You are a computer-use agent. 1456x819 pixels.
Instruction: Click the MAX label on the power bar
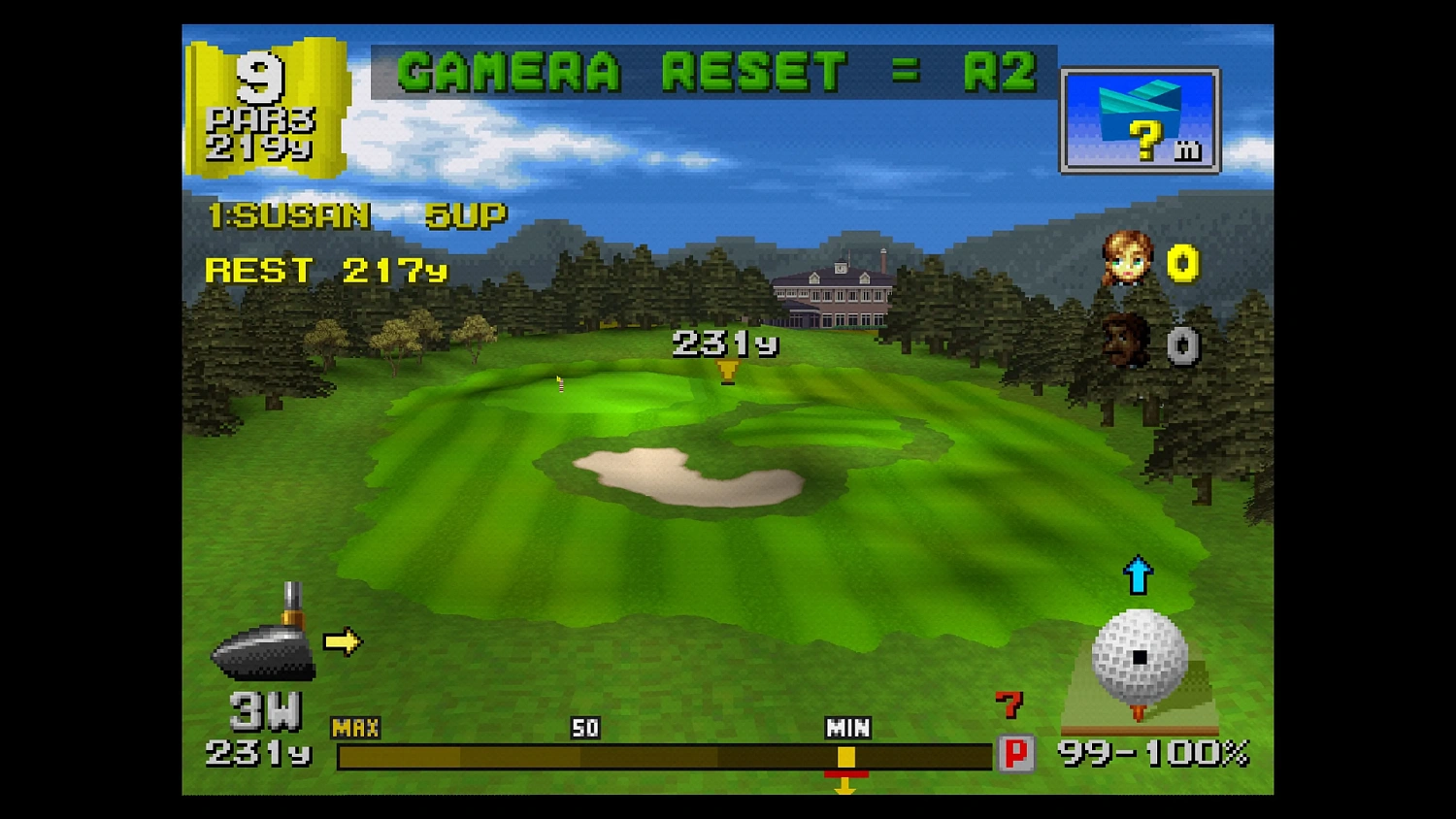click(359, 726)
